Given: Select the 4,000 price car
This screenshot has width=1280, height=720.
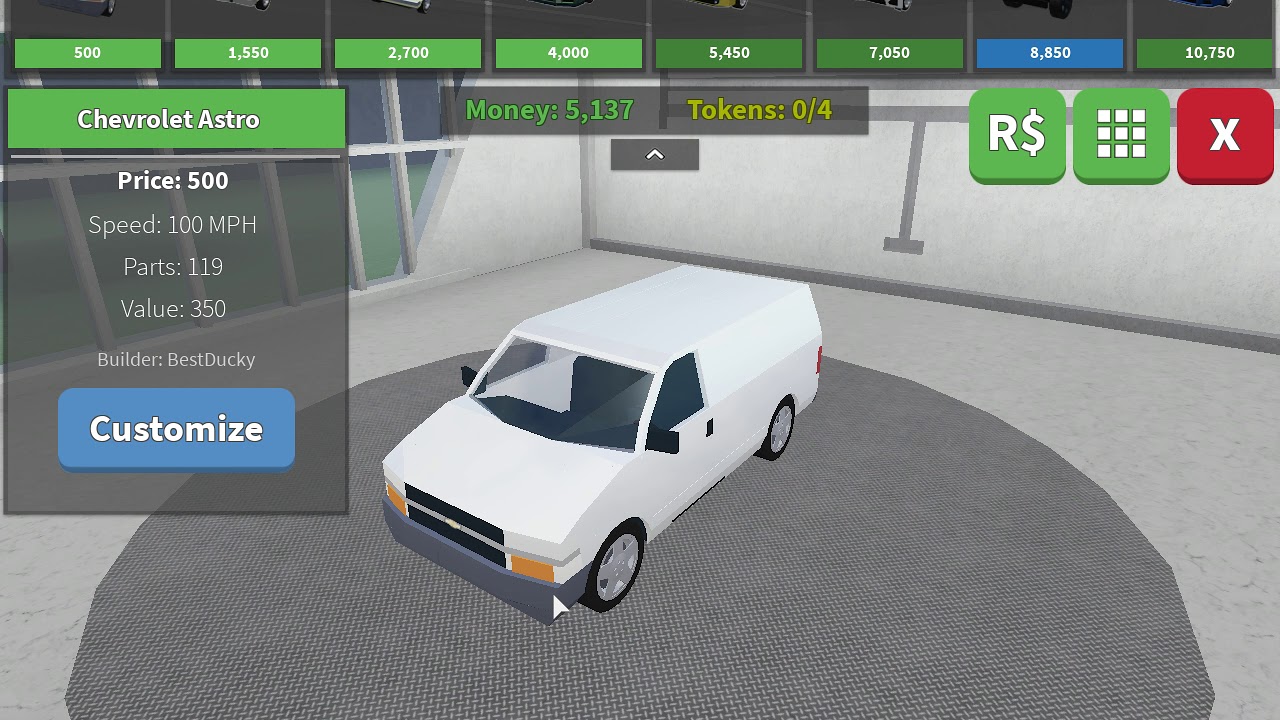Looking at the screenshot, I should pyautogui.click(x=569, y=53).
